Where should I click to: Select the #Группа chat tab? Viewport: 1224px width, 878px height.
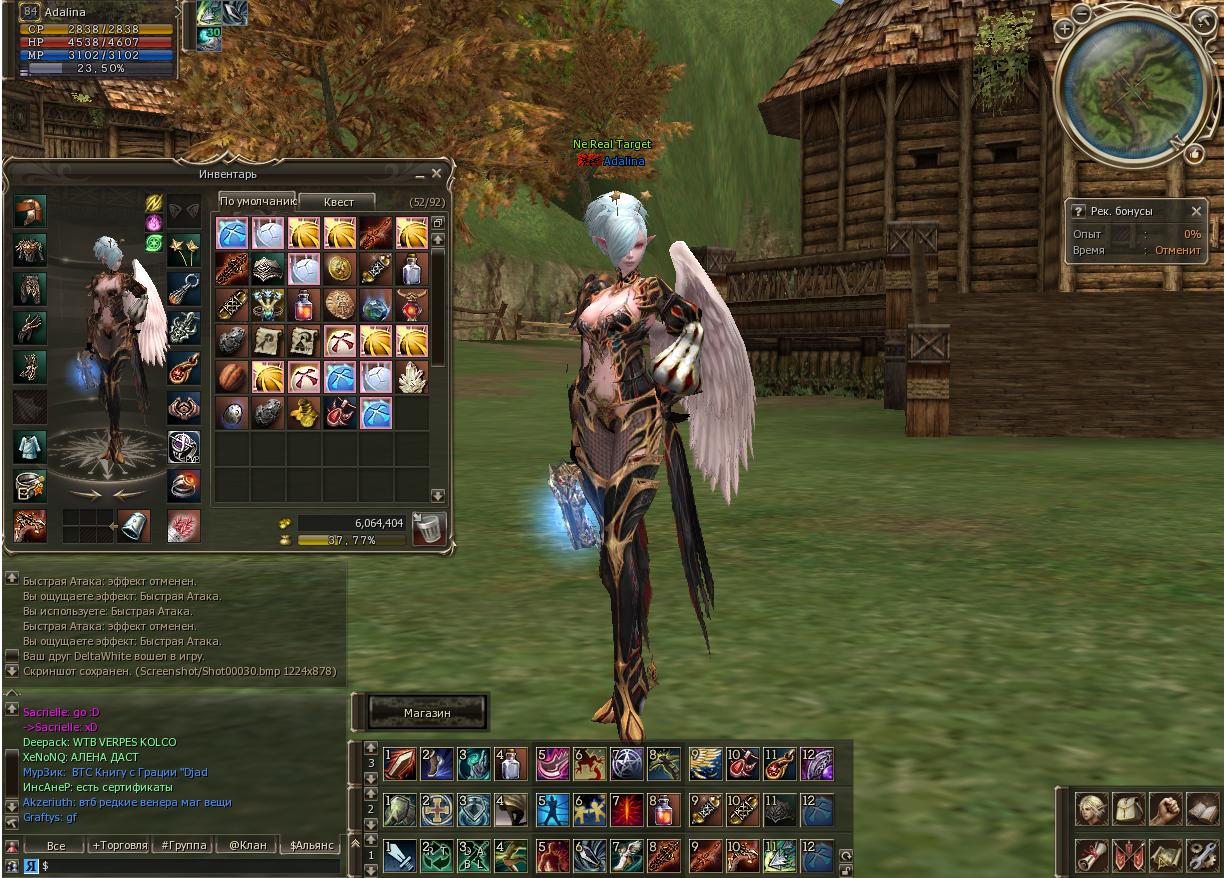[183, 845]
